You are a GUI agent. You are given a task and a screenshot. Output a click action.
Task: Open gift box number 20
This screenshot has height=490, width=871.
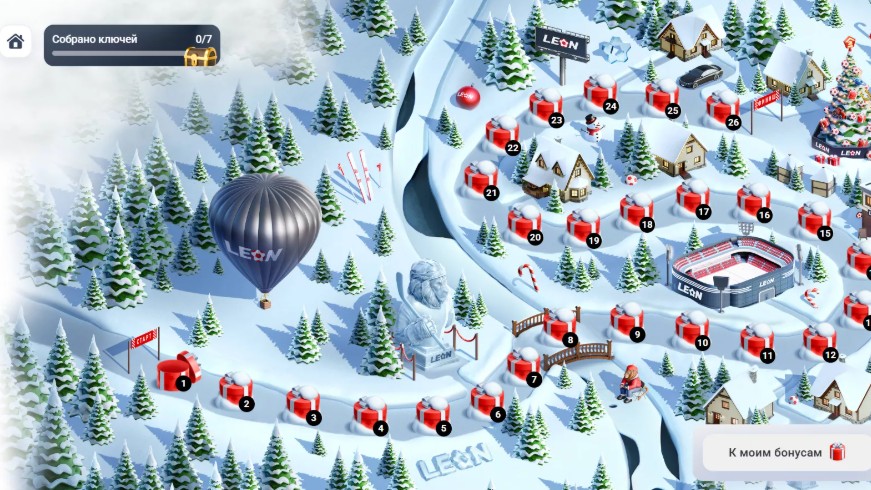coord(524,222)
